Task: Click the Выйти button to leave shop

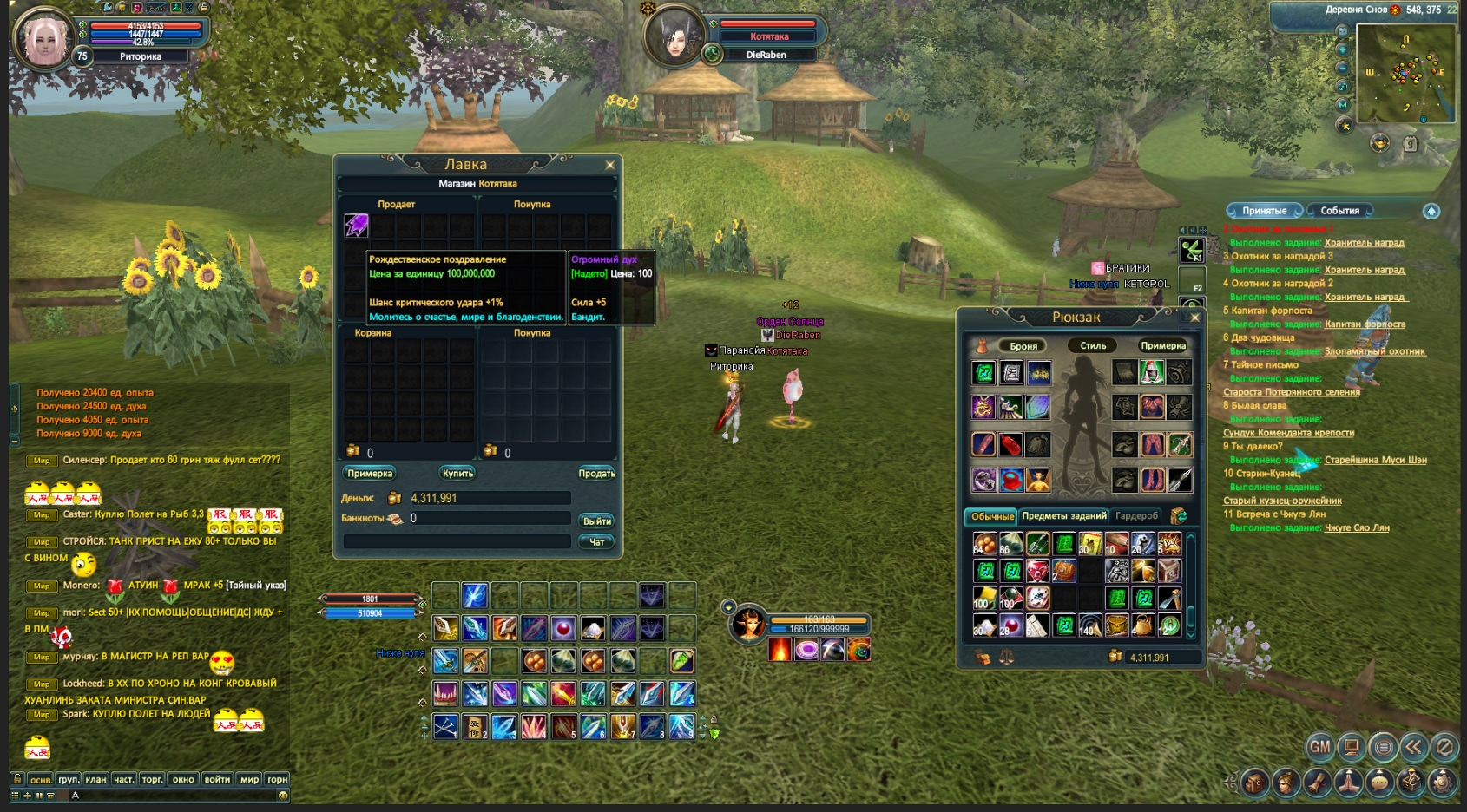Action: coord(596,521)
